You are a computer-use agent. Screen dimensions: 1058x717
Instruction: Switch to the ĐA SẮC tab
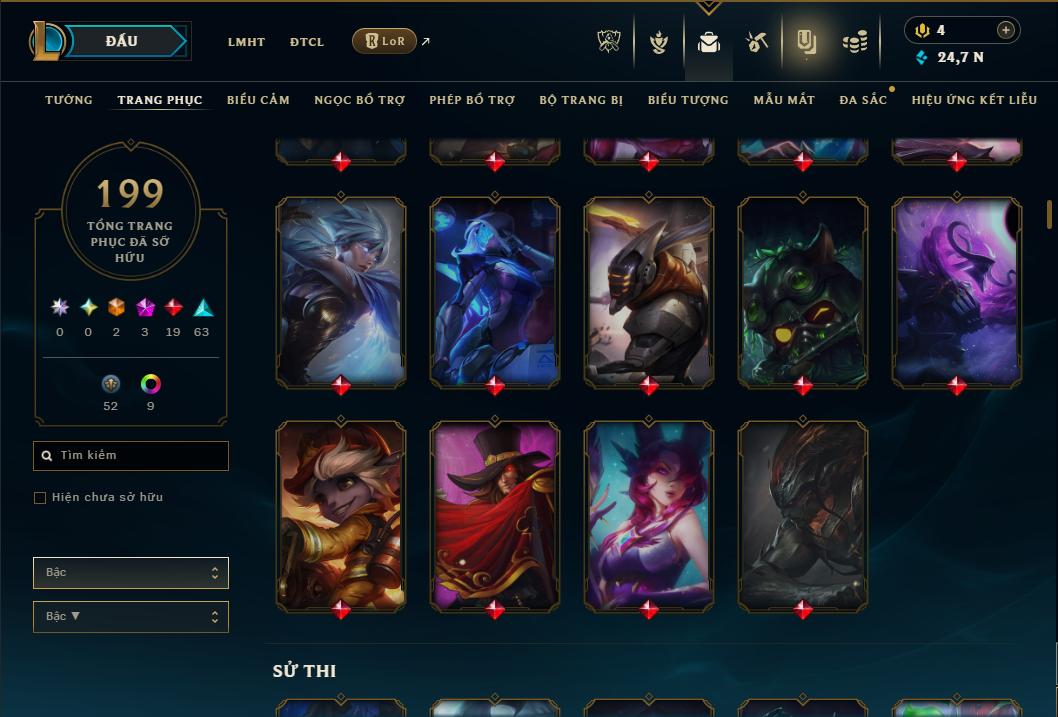click(x=863, y=100)
